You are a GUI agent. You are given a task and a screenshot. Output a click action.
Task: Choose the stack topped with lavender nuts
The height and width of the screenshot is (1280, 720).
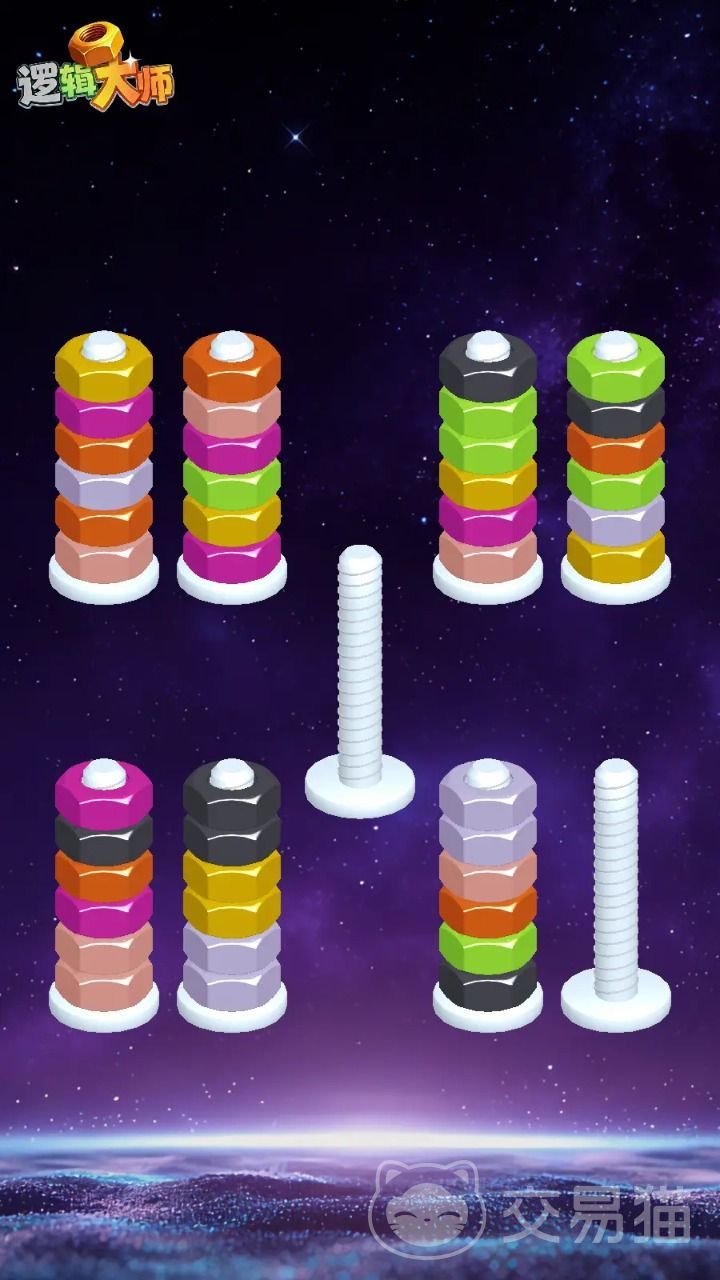pyautogui.click(x=488, y=890)
